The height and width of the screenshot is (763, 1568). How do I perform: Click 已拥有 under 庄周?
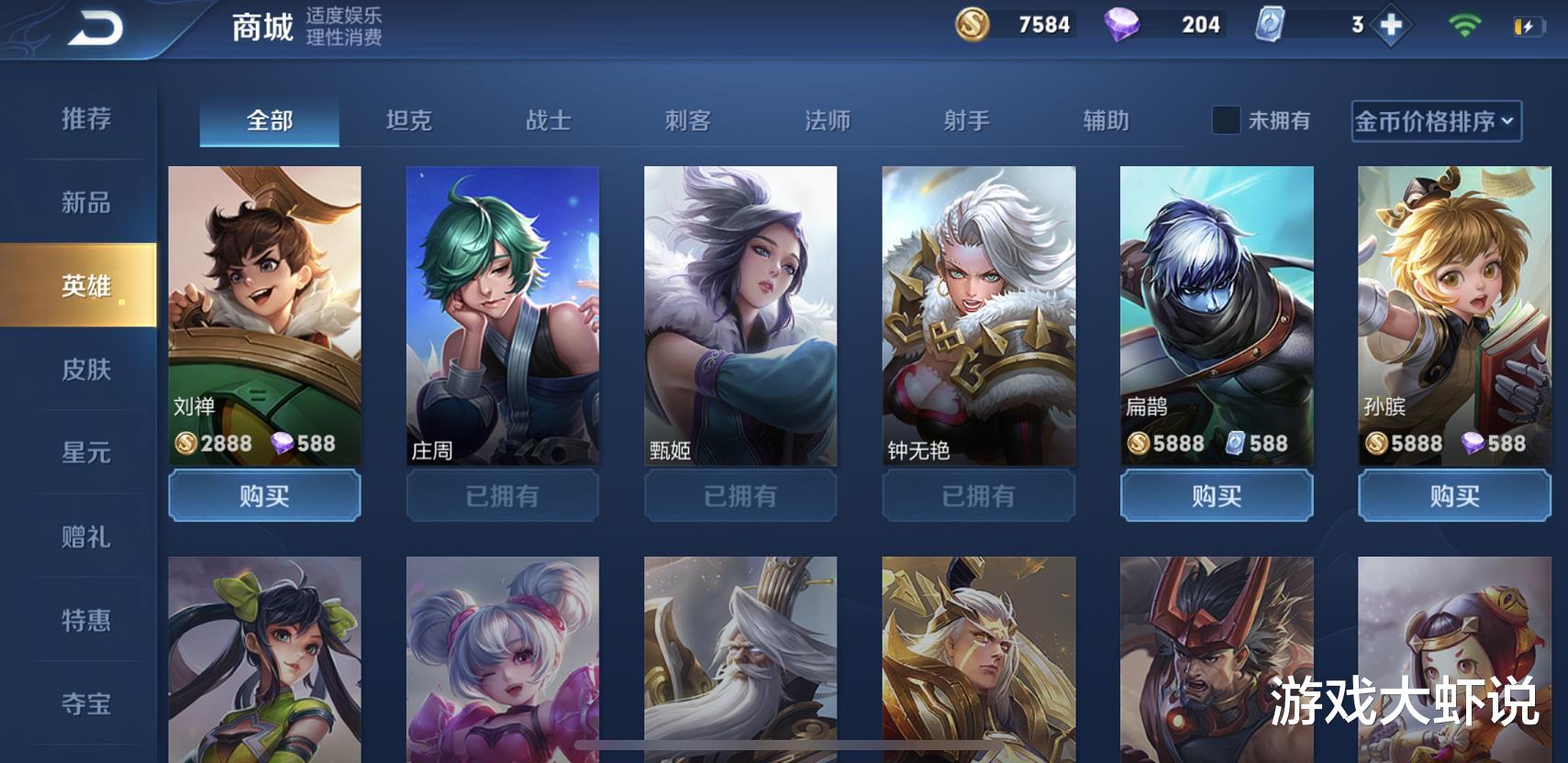(502, 495)
